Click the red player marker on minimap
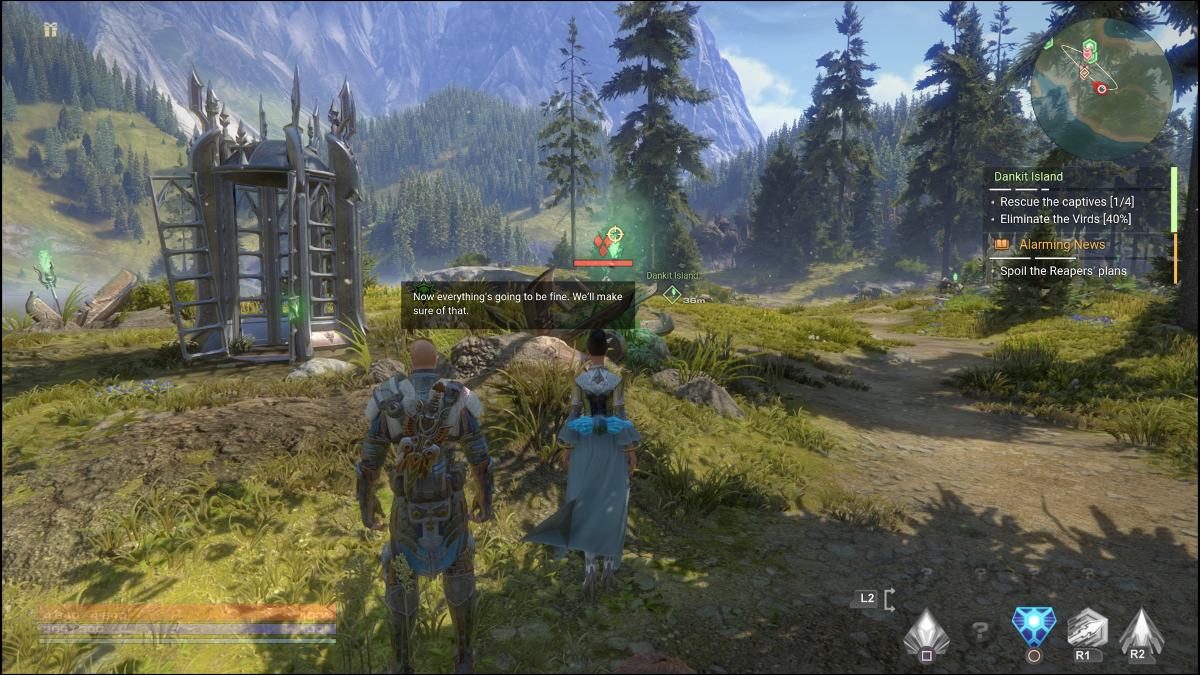Viewport: 1200px width, 675px height. pyautogui.click(x=1102, y=88)
